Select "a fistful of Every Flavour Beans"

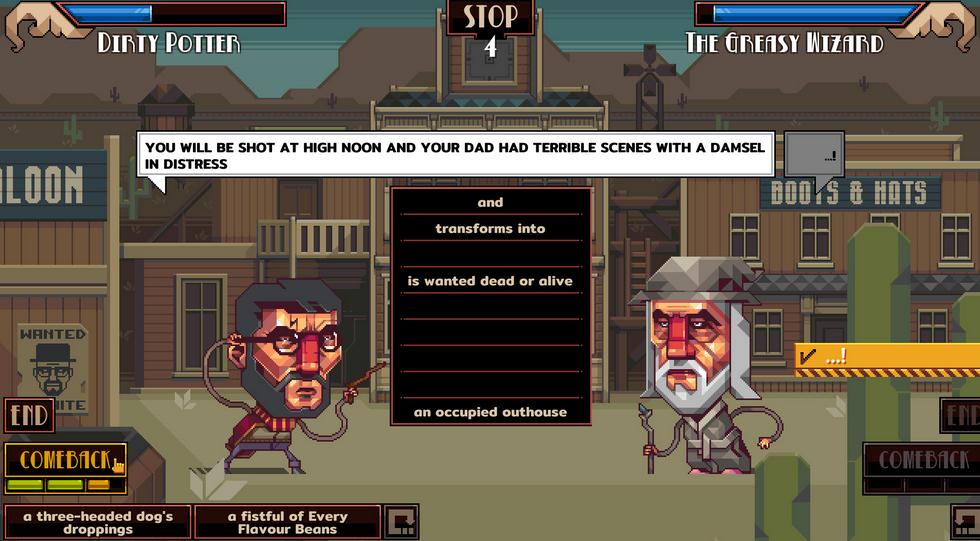tap(287, 522)
